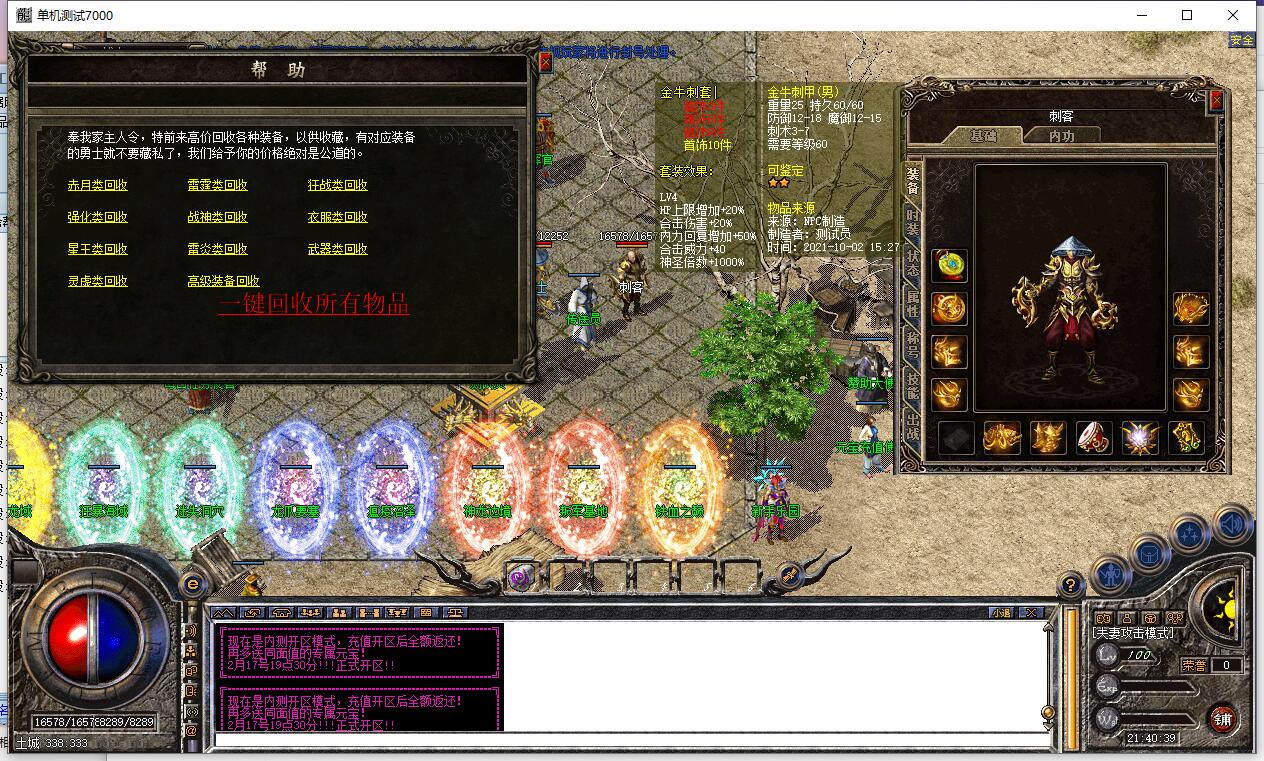This screenshot has height=761, width=1264.
Task: Activate 一键回收所有物品 red link
Action: tap(313, 304)
